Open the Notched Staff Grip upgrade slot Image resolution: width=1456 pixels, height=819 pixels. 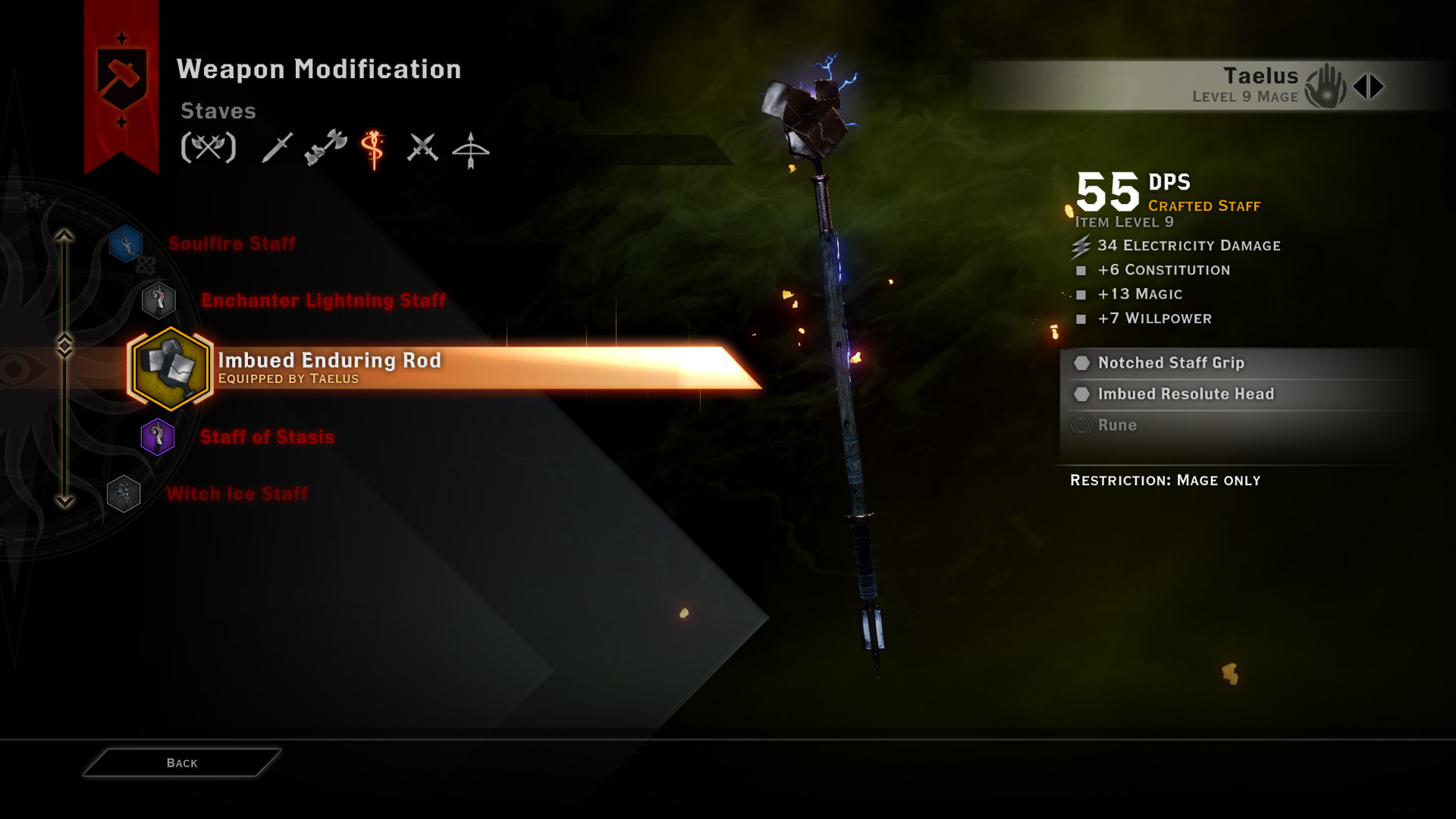pos(1171,363)
